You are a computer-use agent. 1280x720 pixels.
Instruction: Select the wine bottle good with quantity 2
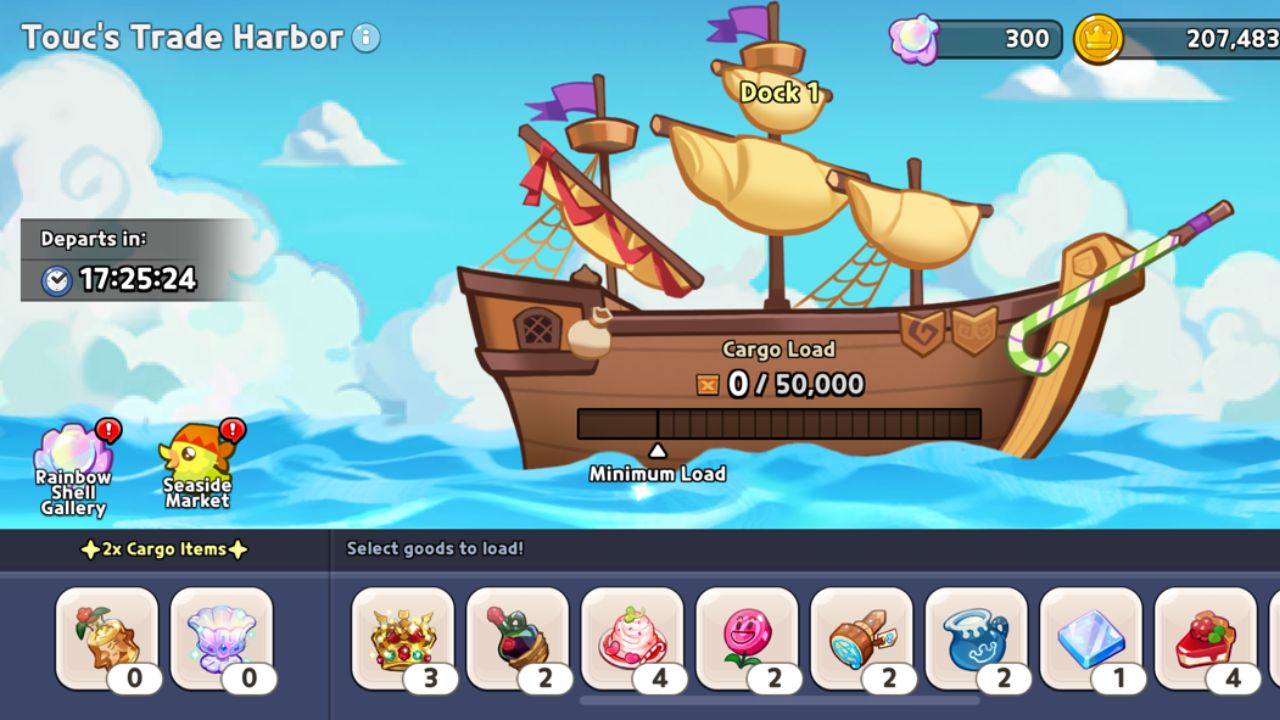518,637
